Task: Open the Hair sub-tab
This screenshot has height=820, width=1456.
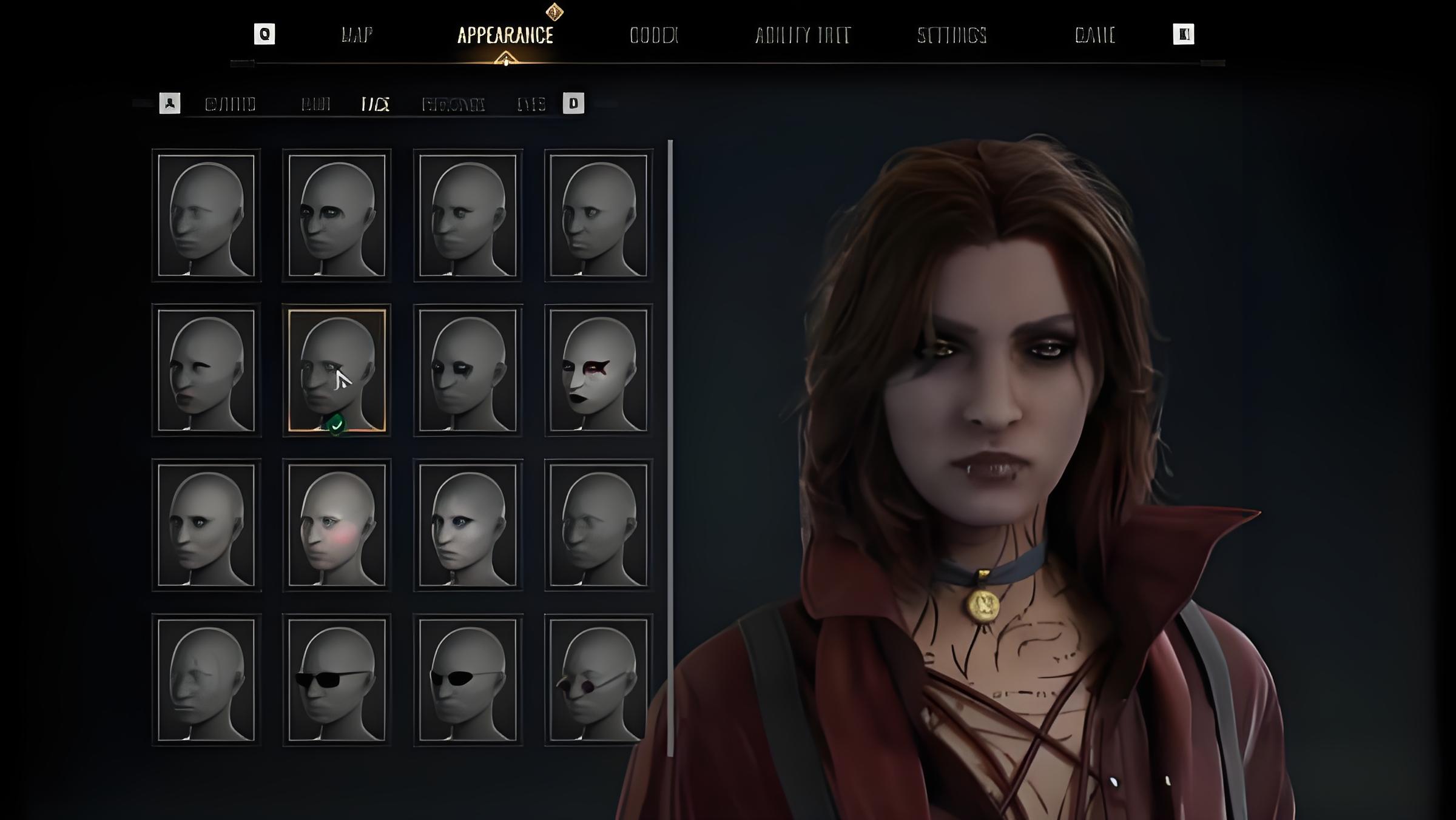Action: (315, 104)
